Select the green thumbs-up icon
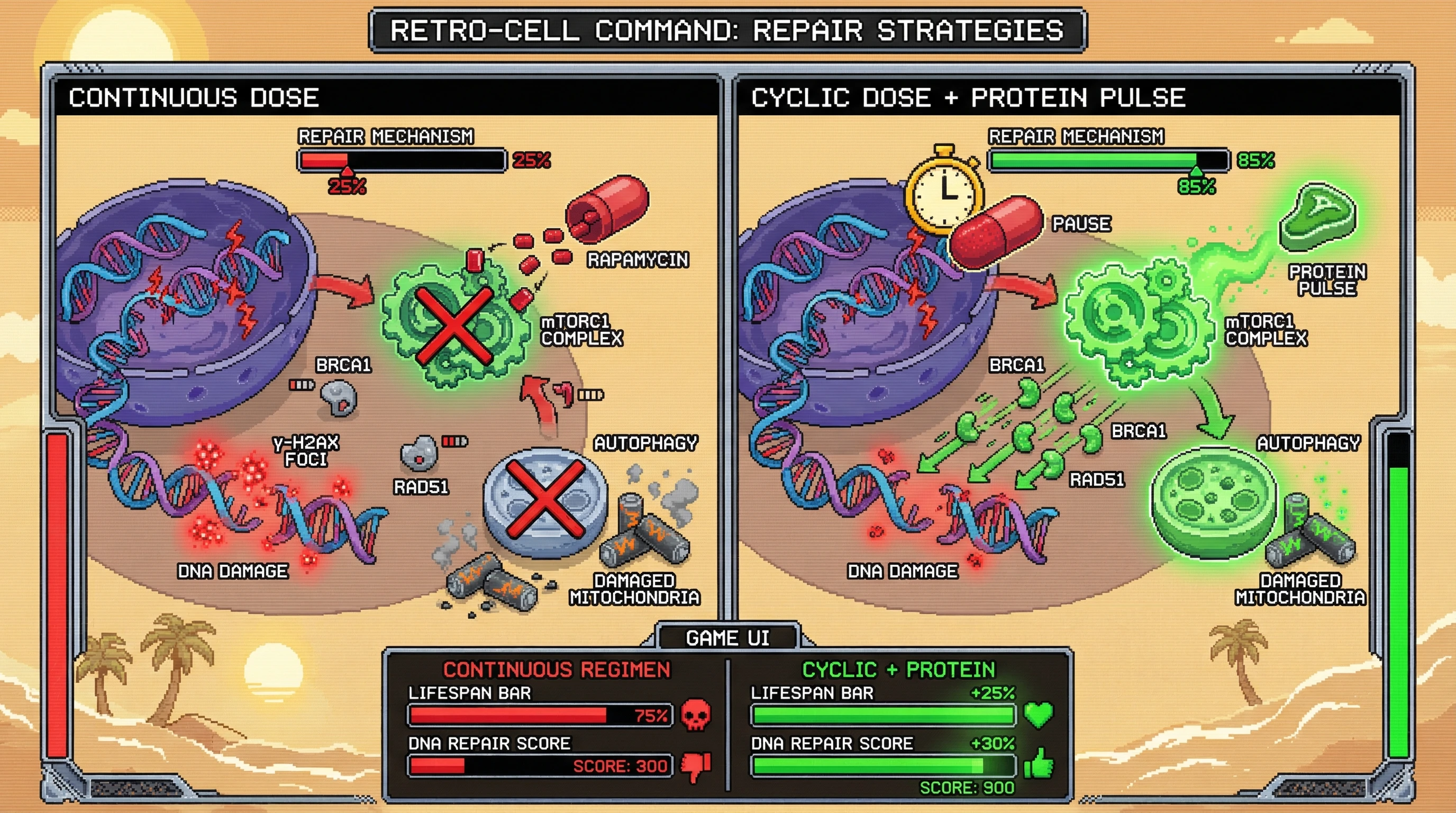This screenshot has height=813, width=1456. click(x=1039, y=764)
